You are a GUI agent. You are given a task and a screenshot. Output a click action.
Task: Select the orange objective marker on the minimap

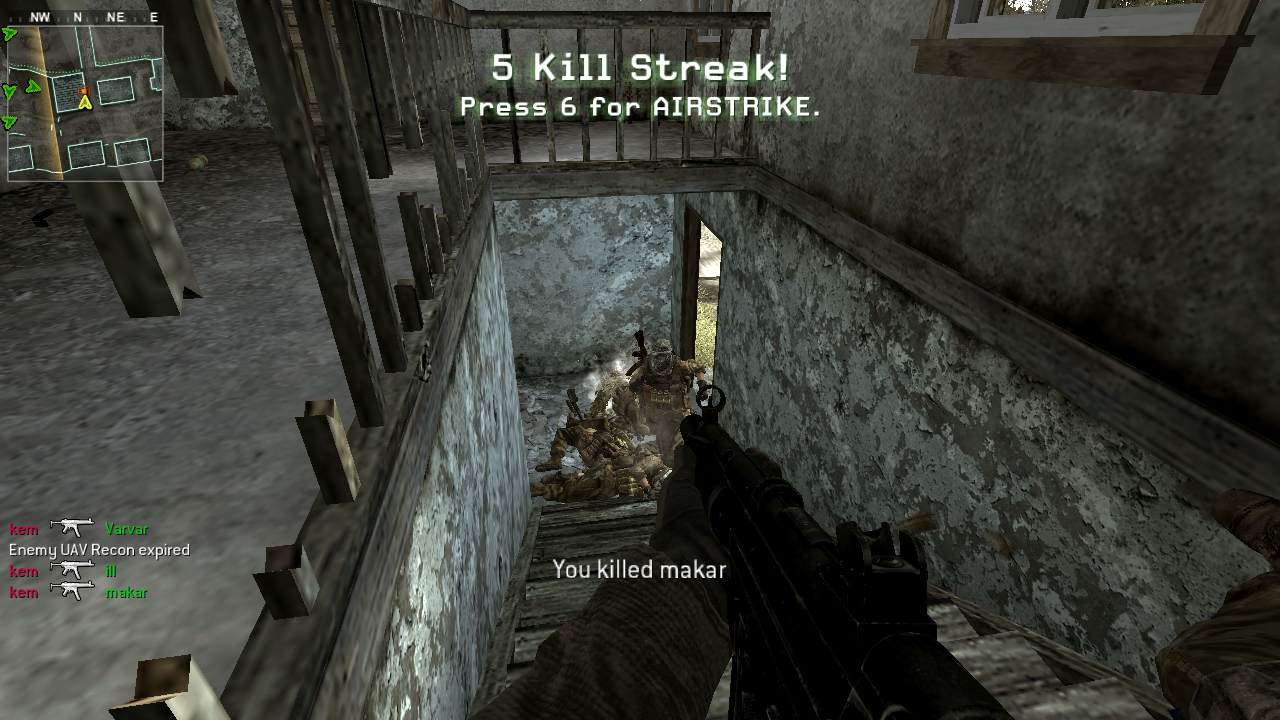point(84,93)
